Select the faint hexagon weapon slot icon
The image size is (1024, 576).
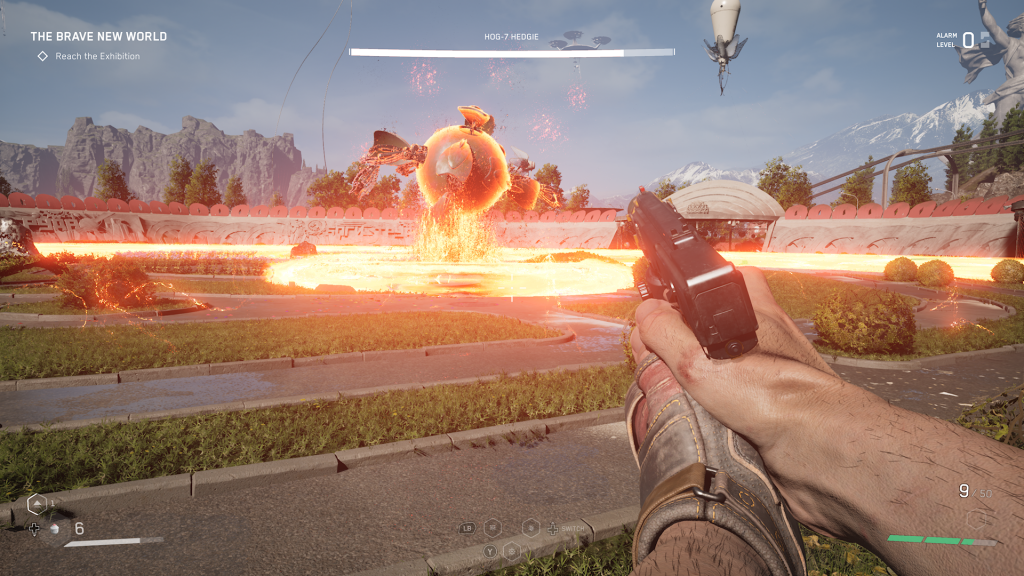pos(975,518)
